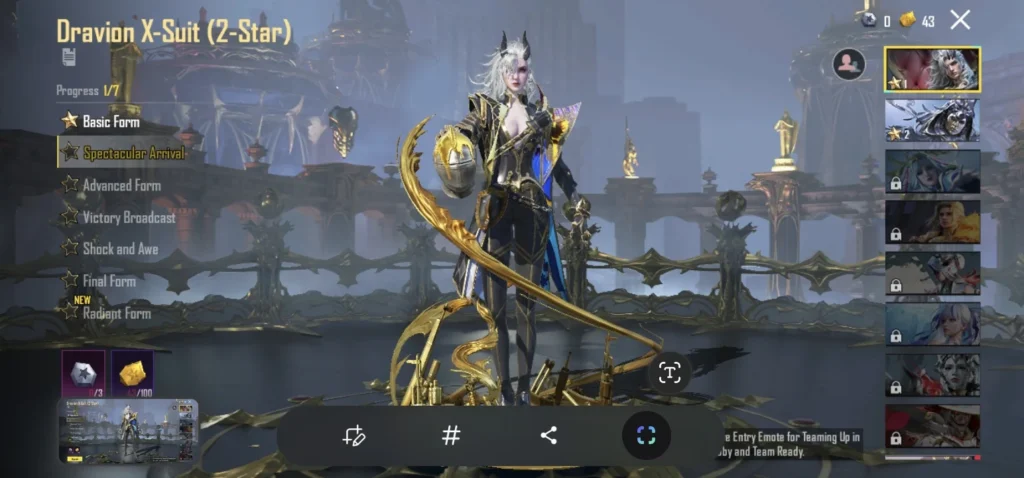The height and width of the screenshot is (478, 1024).
Task: Open the new Radiant Form entry
Action: 116,313
